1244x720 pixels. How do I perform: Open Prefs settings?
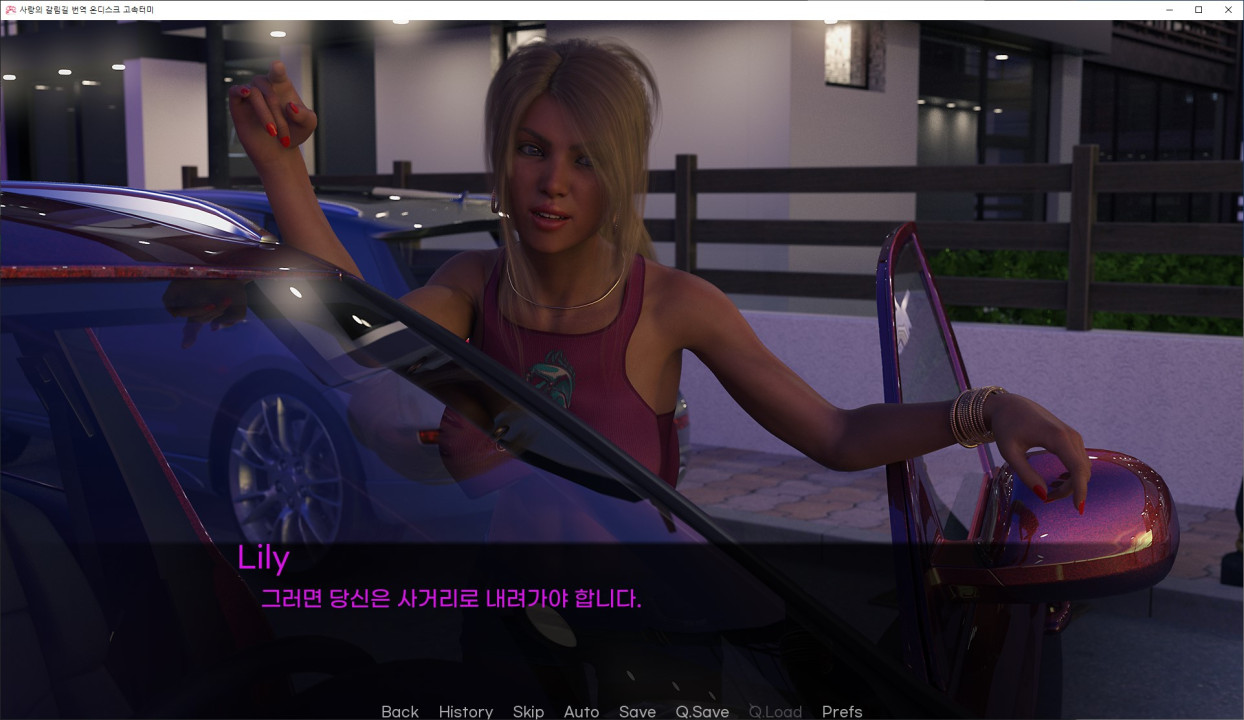point(841,711)
